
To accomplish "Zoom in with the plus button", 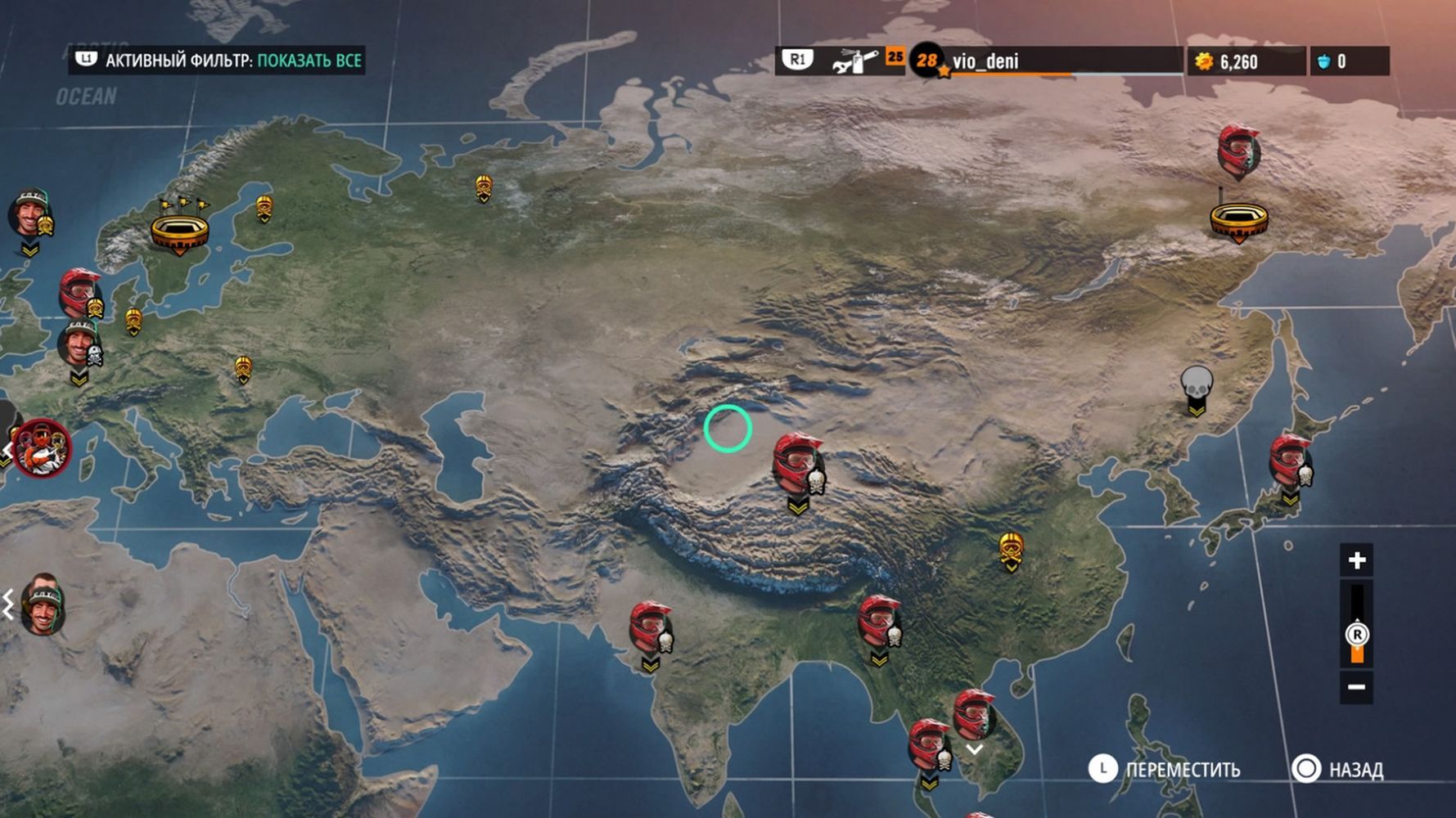I will [x=1356, y=560].
